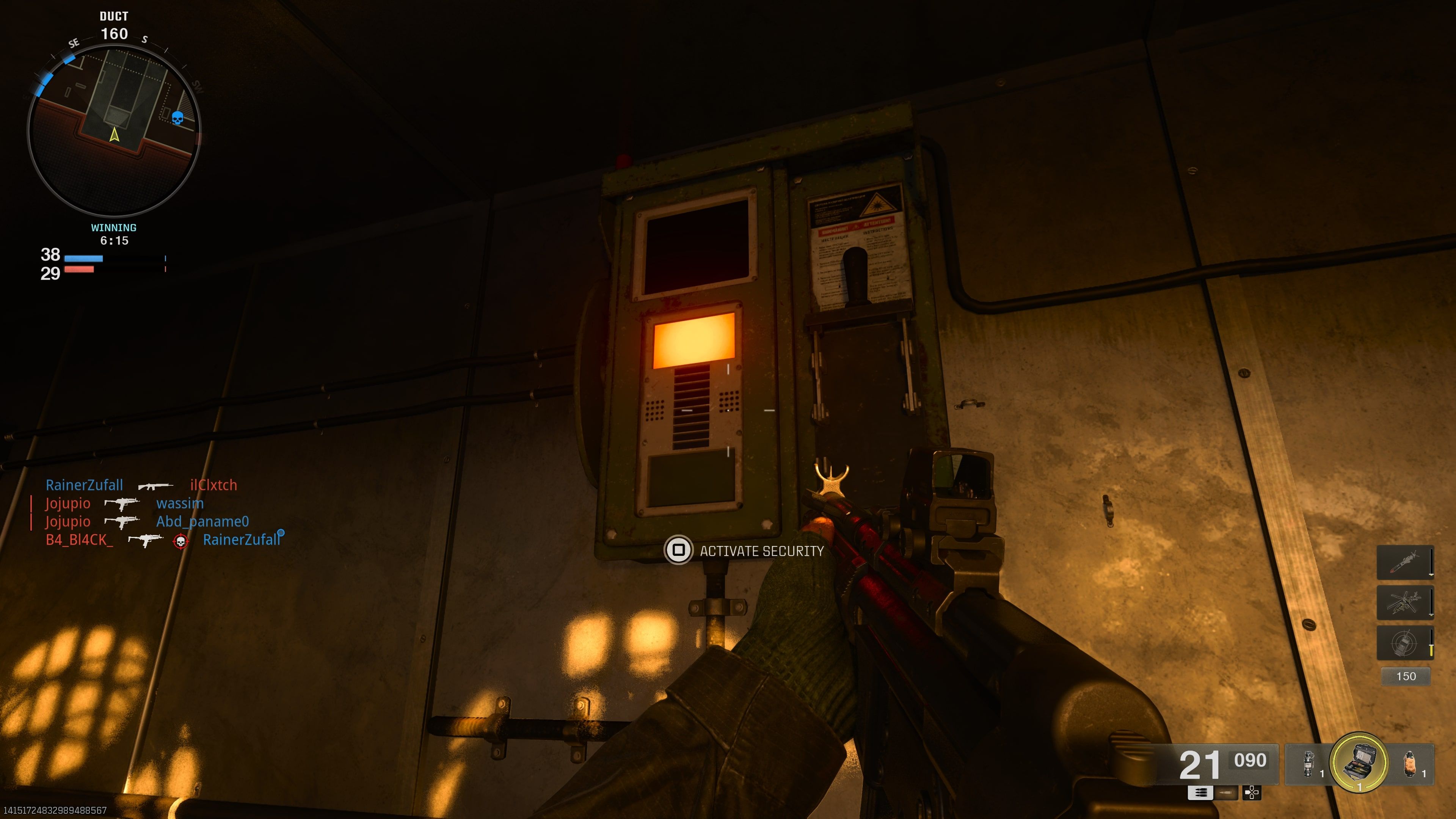The image size is (1456, 819).
Task: Click the red team score bar
Action: tap(79, 270)
